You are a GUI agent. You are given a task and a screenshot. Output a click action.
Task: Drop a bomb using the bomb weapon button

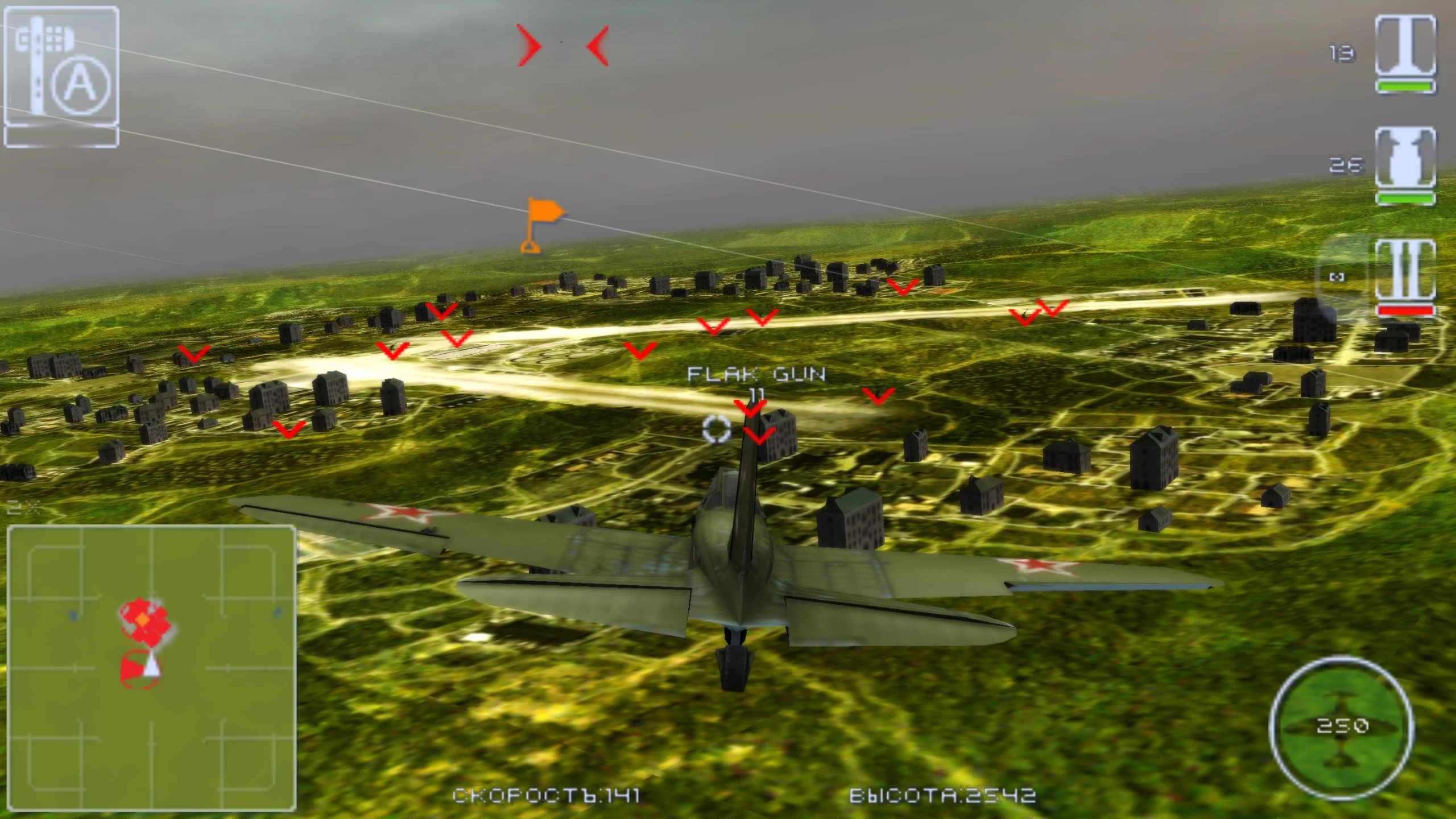click(x=1405, y=156)
